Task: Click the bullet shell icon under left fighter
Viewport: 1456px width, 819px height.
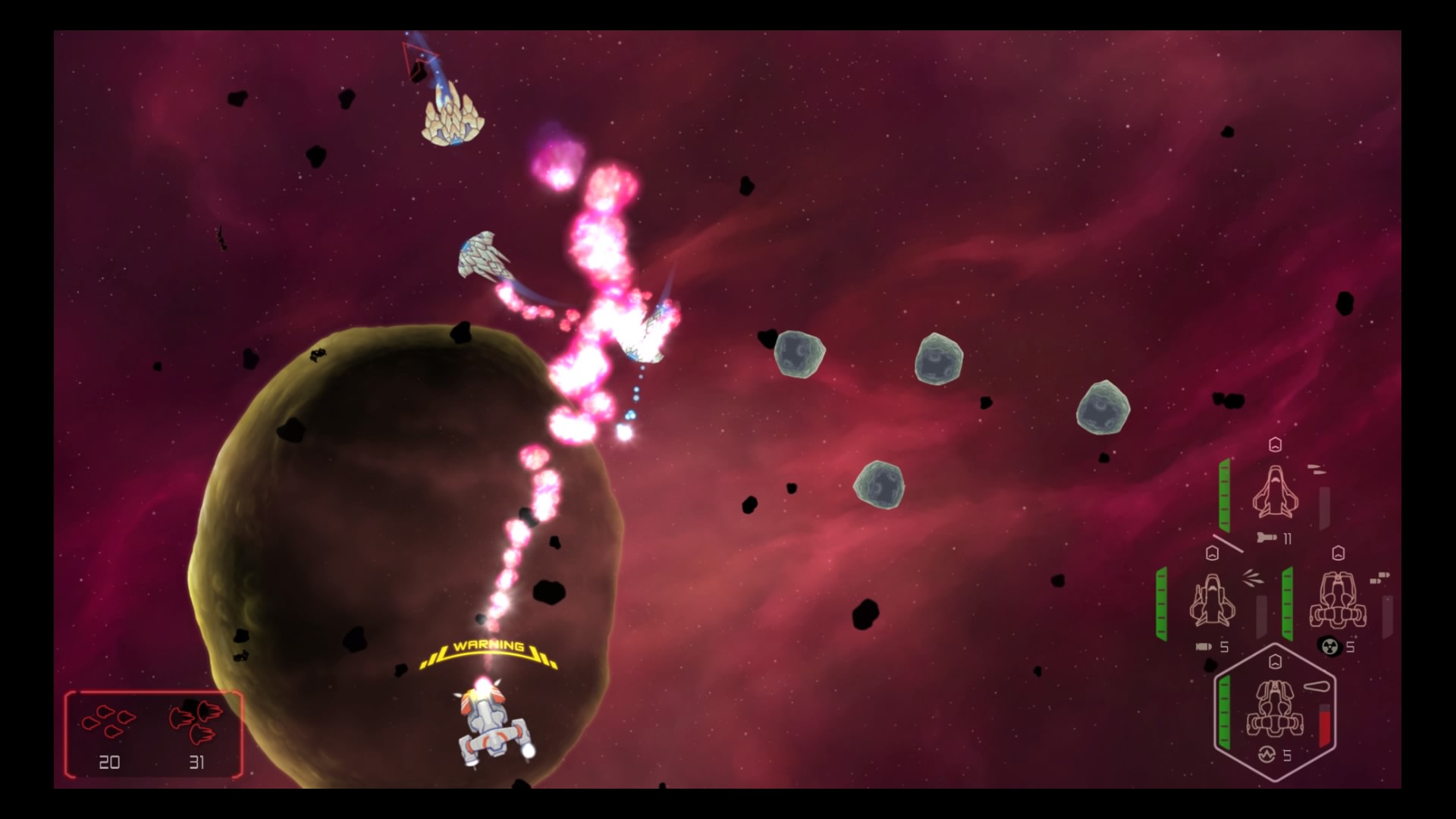Action: coord(1203,647)
